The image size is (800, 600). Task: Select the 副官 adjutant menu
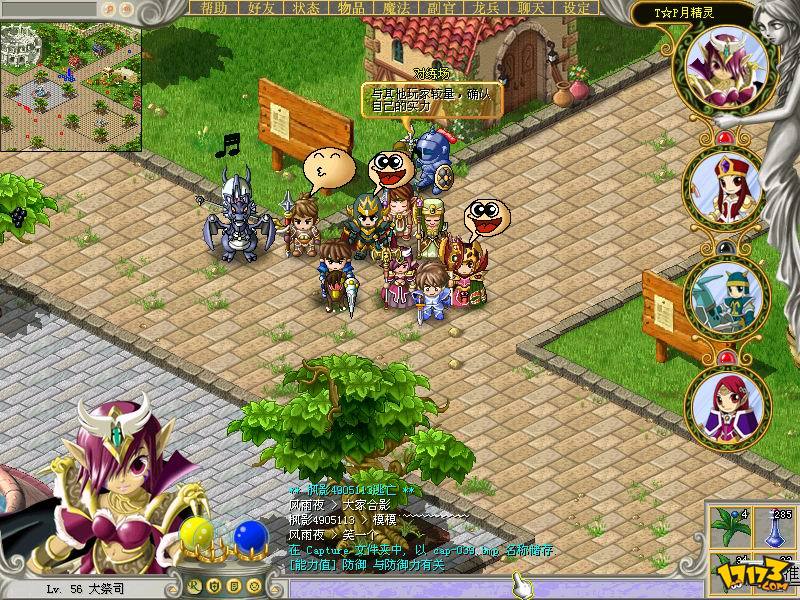click(x=441, y=8)
